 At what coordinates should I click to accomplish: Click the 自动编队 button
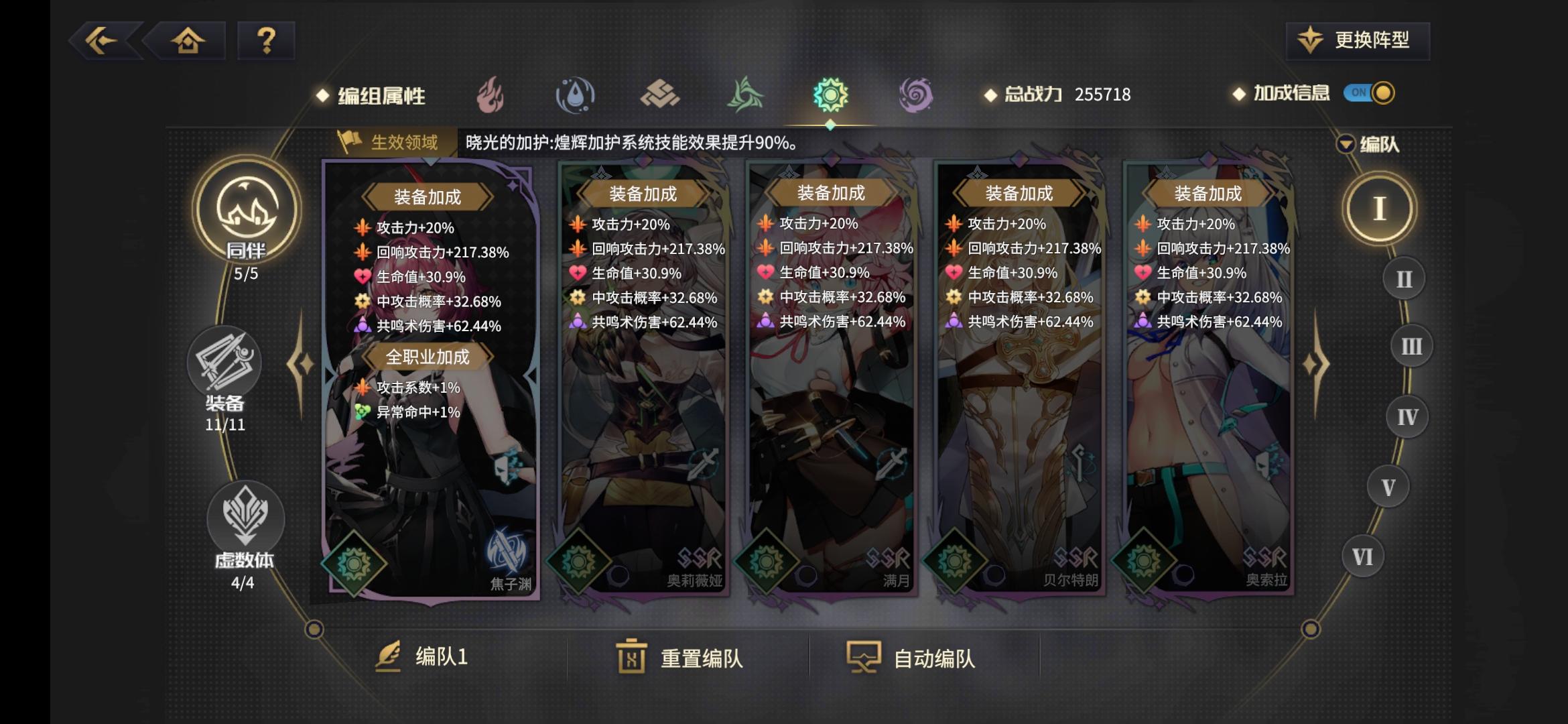point(918,659)
